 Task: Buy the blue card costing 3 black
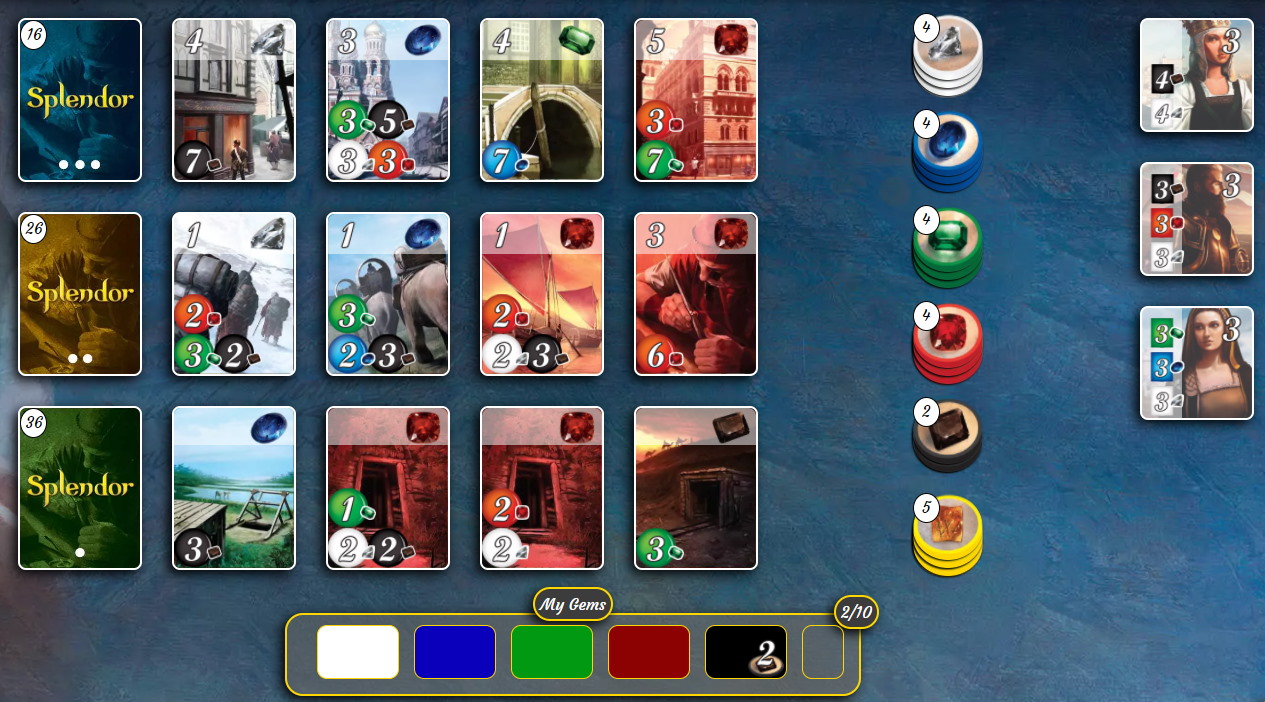point(234,488)
